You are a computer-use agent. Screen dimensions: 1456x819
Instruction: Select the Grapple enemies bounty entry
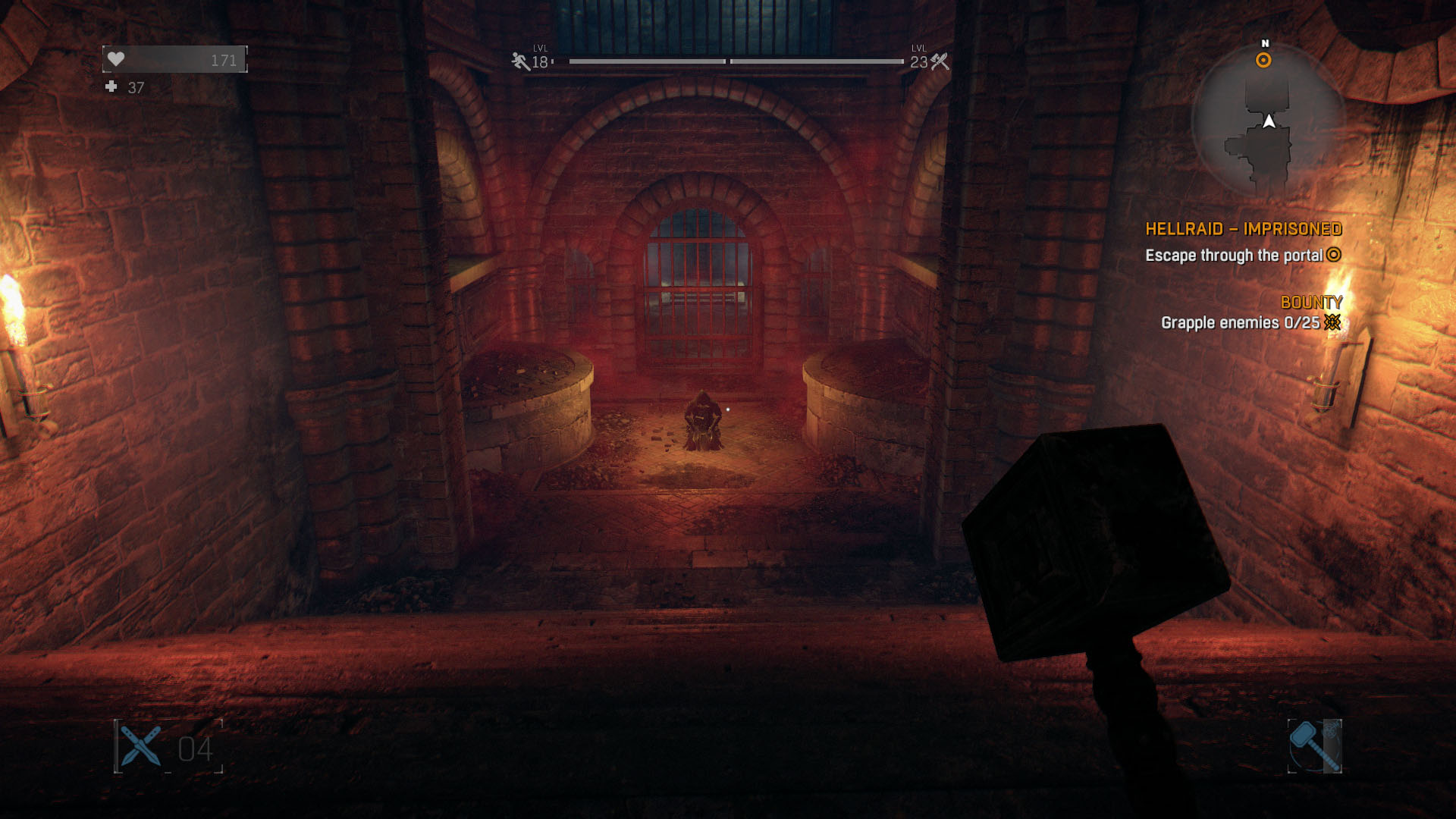pyautogui.click(x=1240, y=323)
